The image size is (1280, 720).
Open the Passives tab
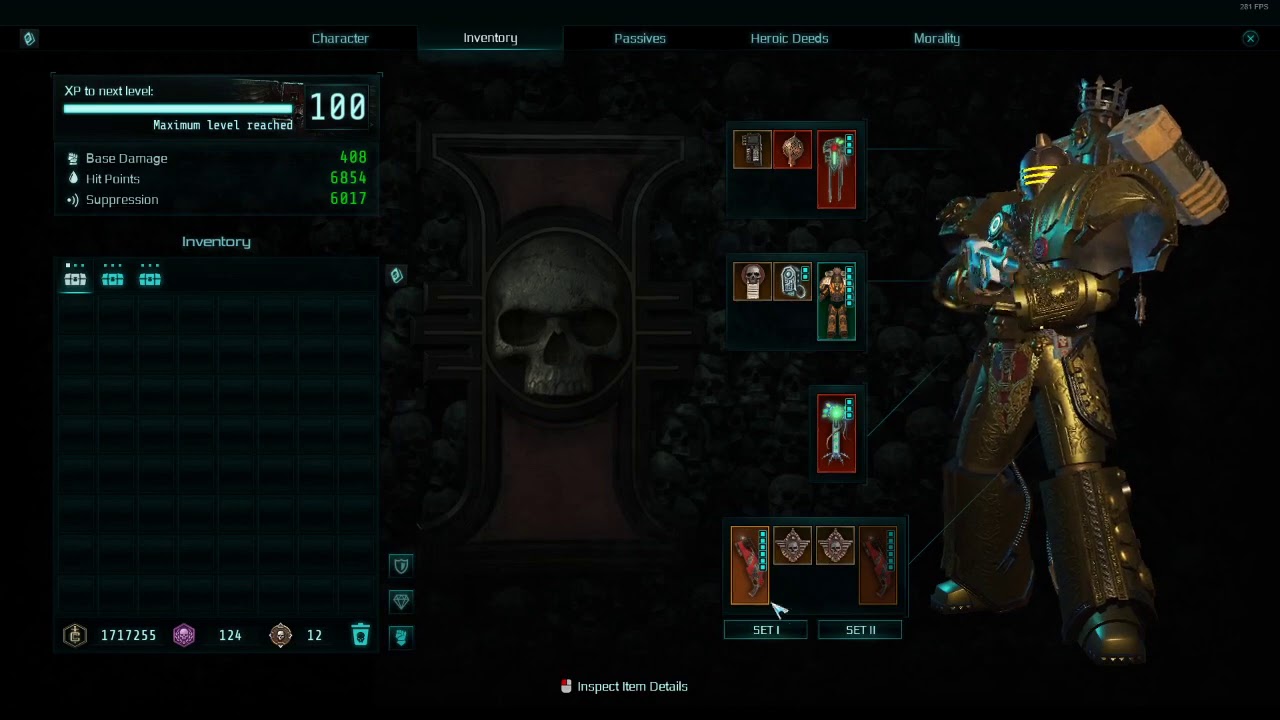(640, 38)
